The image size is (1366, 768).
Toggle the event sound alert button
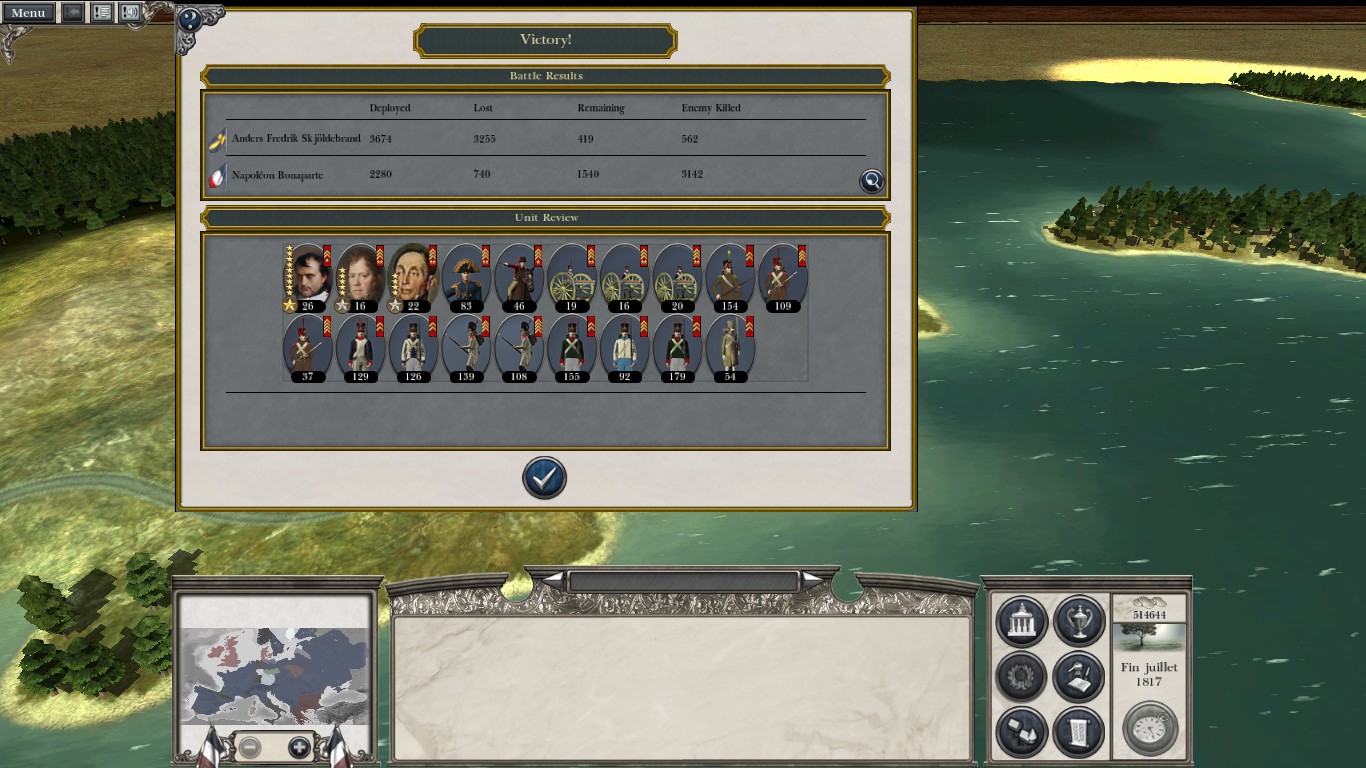point(130,13)
